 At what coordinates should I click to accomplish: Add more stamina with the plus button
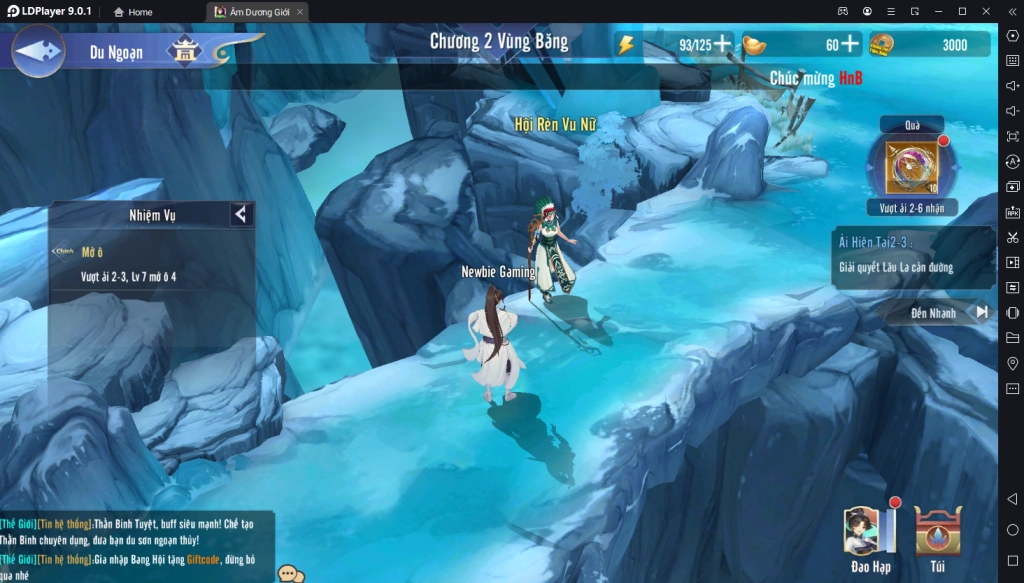[x=722, y=44]
